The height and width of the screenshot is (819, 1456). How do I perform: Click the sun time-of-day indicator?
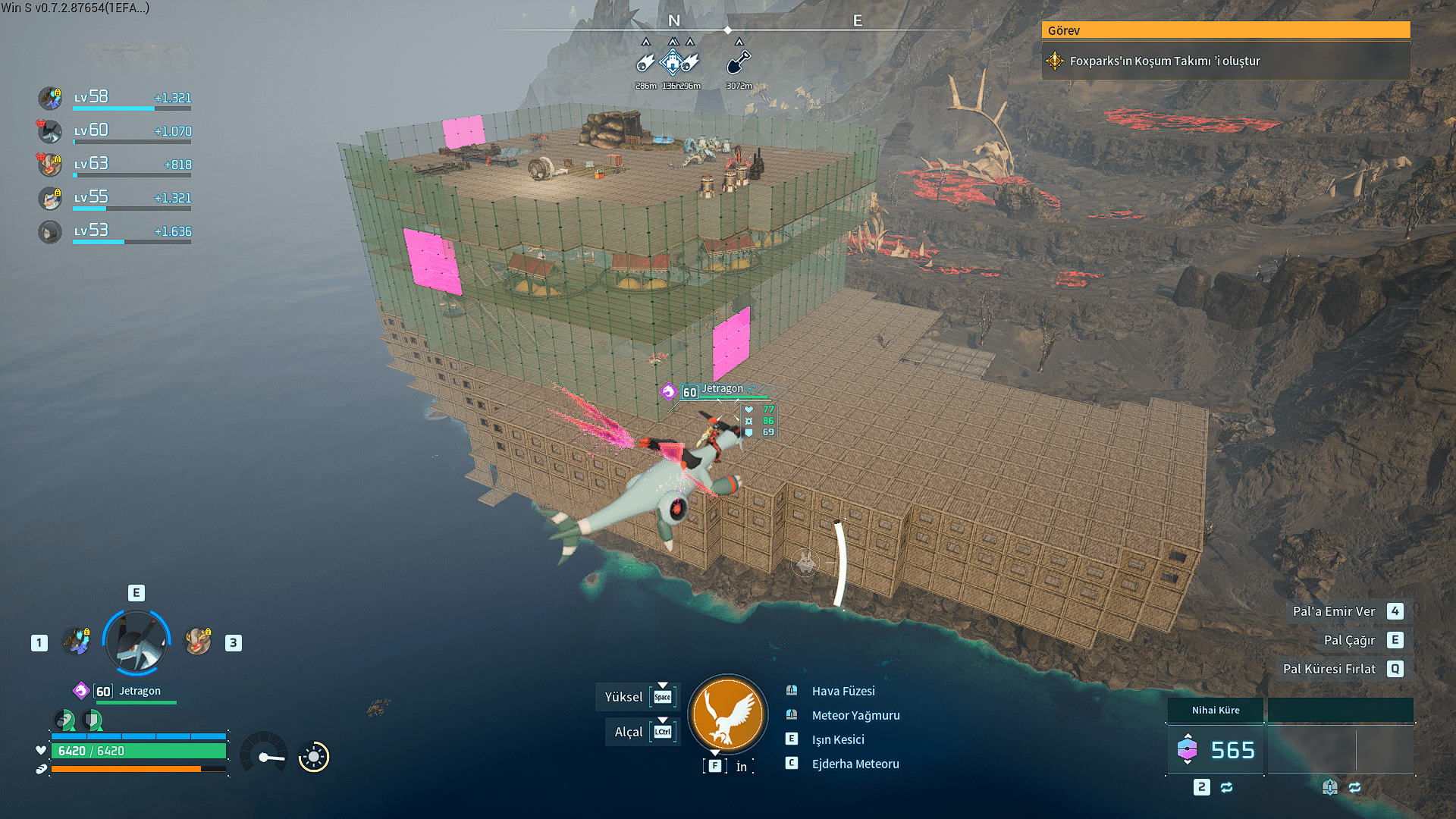click(x=313, y=756)
